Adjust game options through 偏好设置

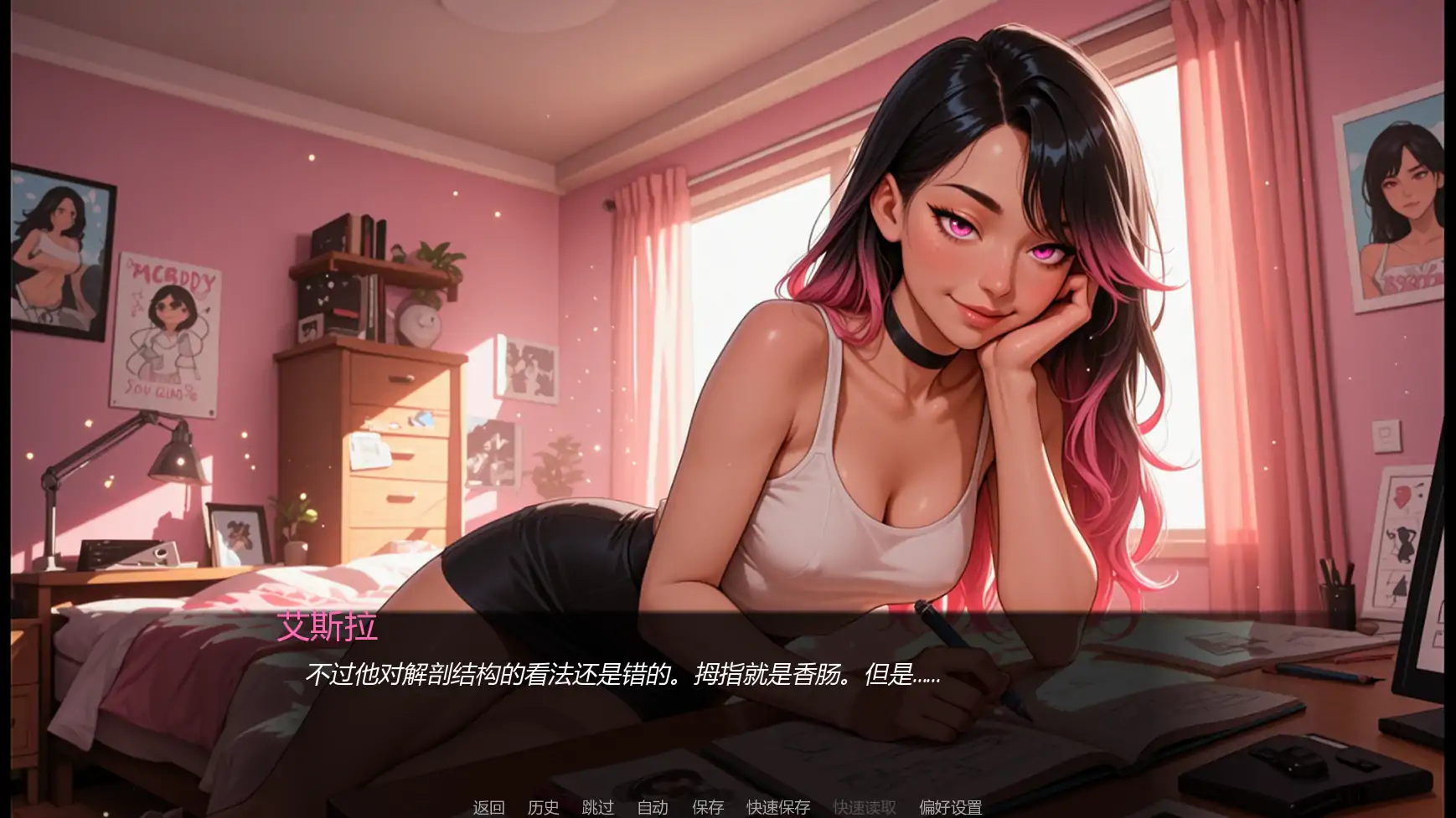[x=951, y=807]
